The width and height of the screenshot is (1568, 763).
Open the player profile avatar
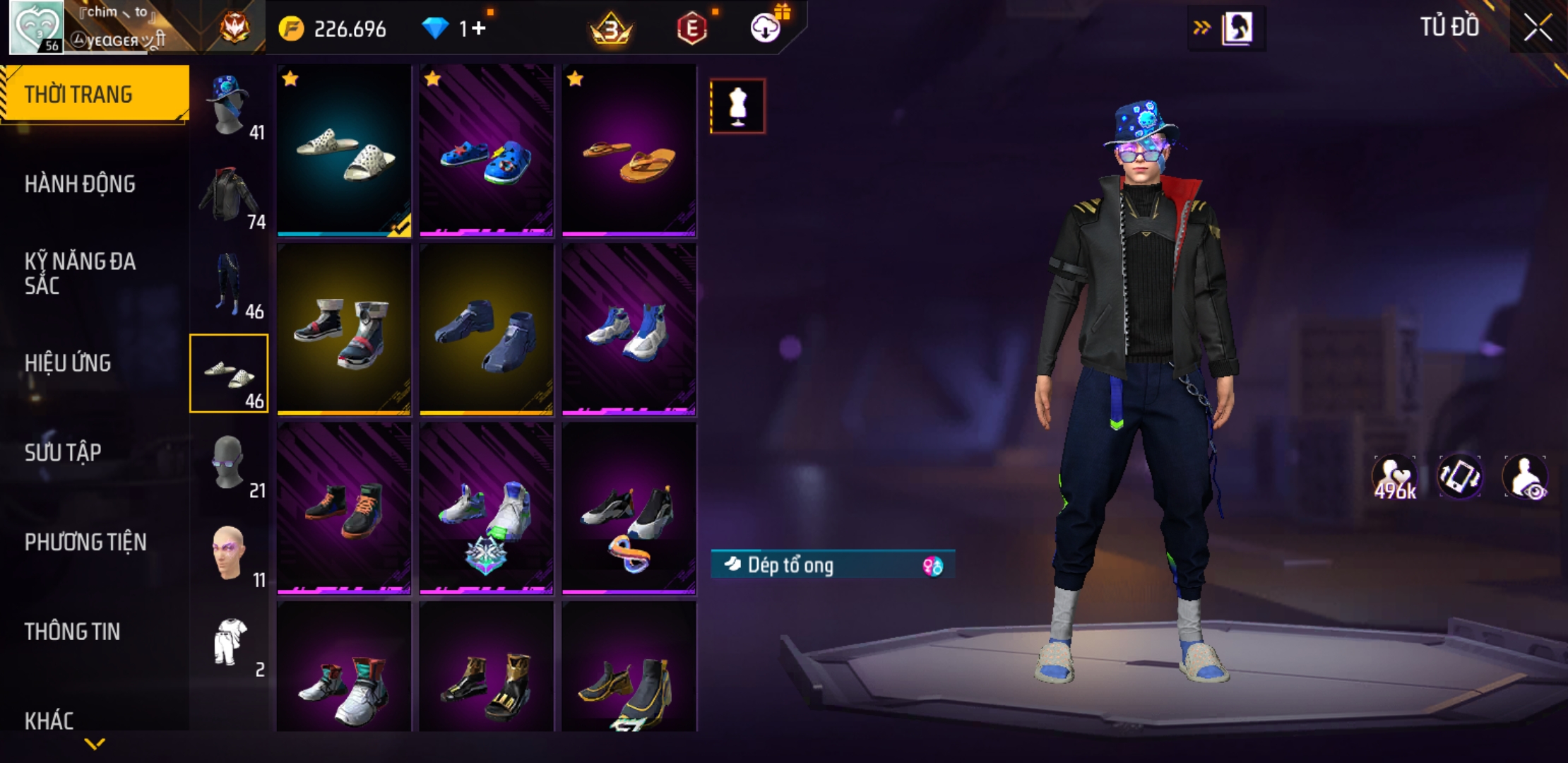(35, 27)
